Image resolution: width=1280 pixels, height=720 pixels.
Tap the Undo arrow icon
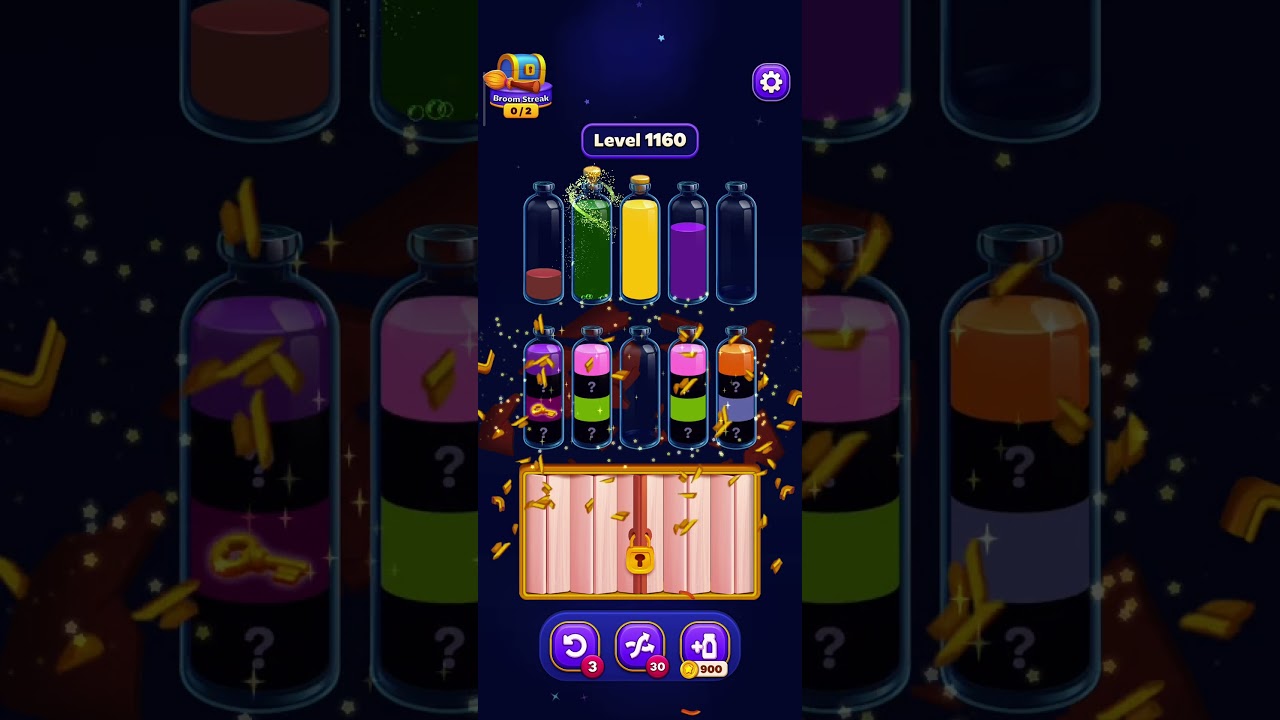[575, 644]
